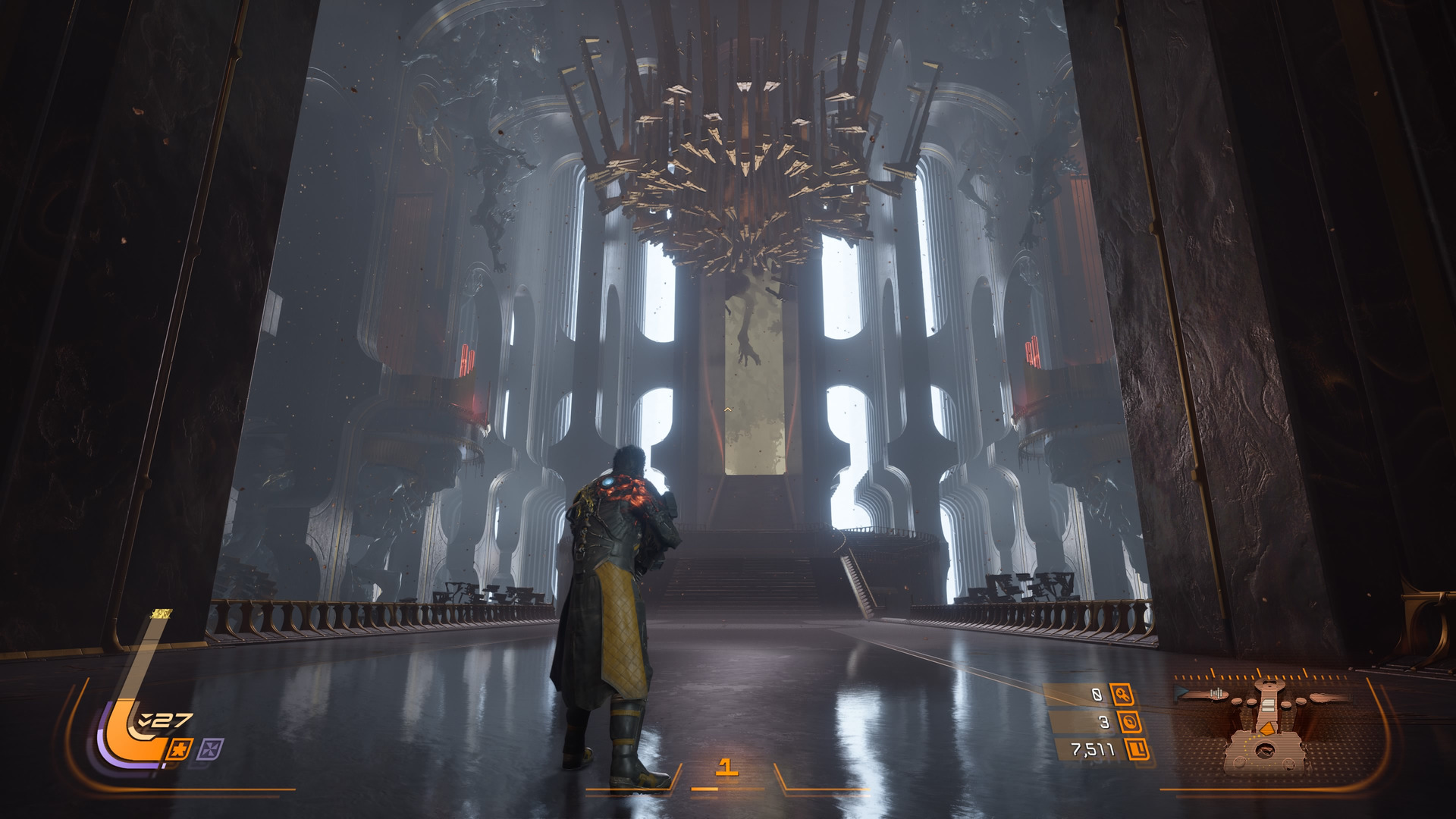Click the blue flag marker on the minimap
Screen dimensions: 1456x819
click(x=1181, y=692)
